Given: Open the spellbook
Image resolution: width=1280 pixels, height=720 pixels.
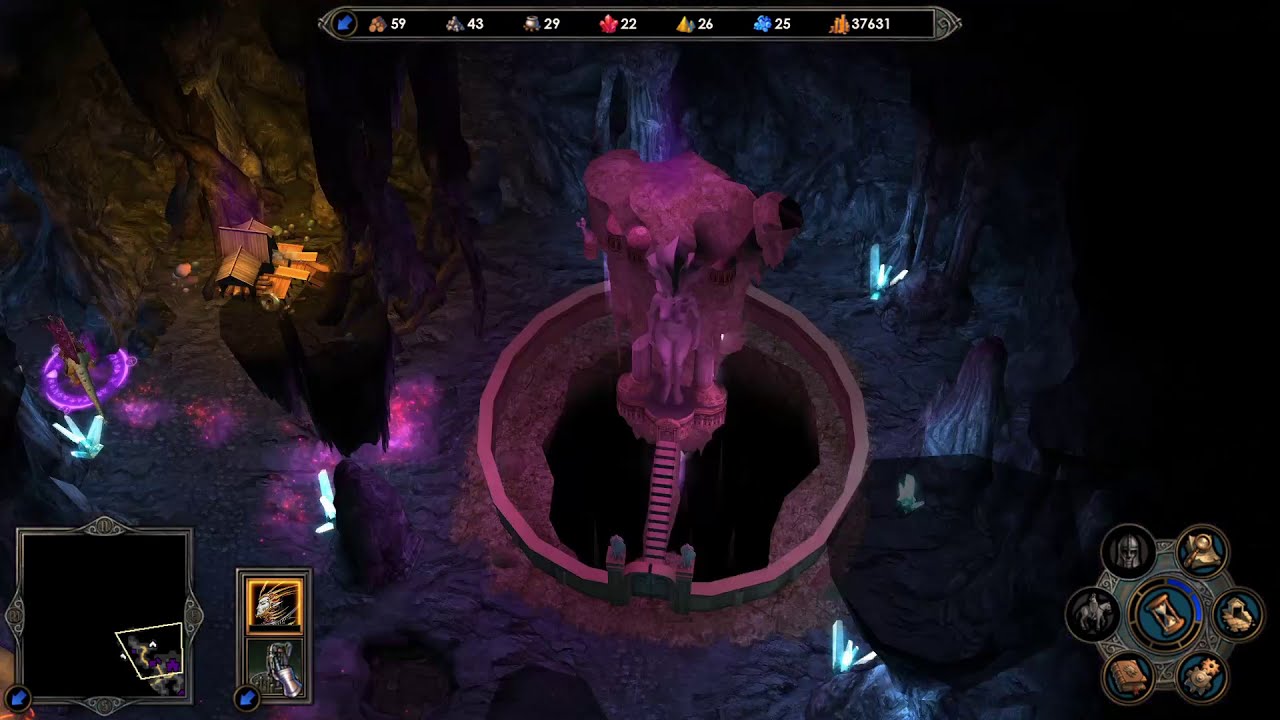Looking at the screenshot, I should pyautogui.click(x=1128, y=677).
